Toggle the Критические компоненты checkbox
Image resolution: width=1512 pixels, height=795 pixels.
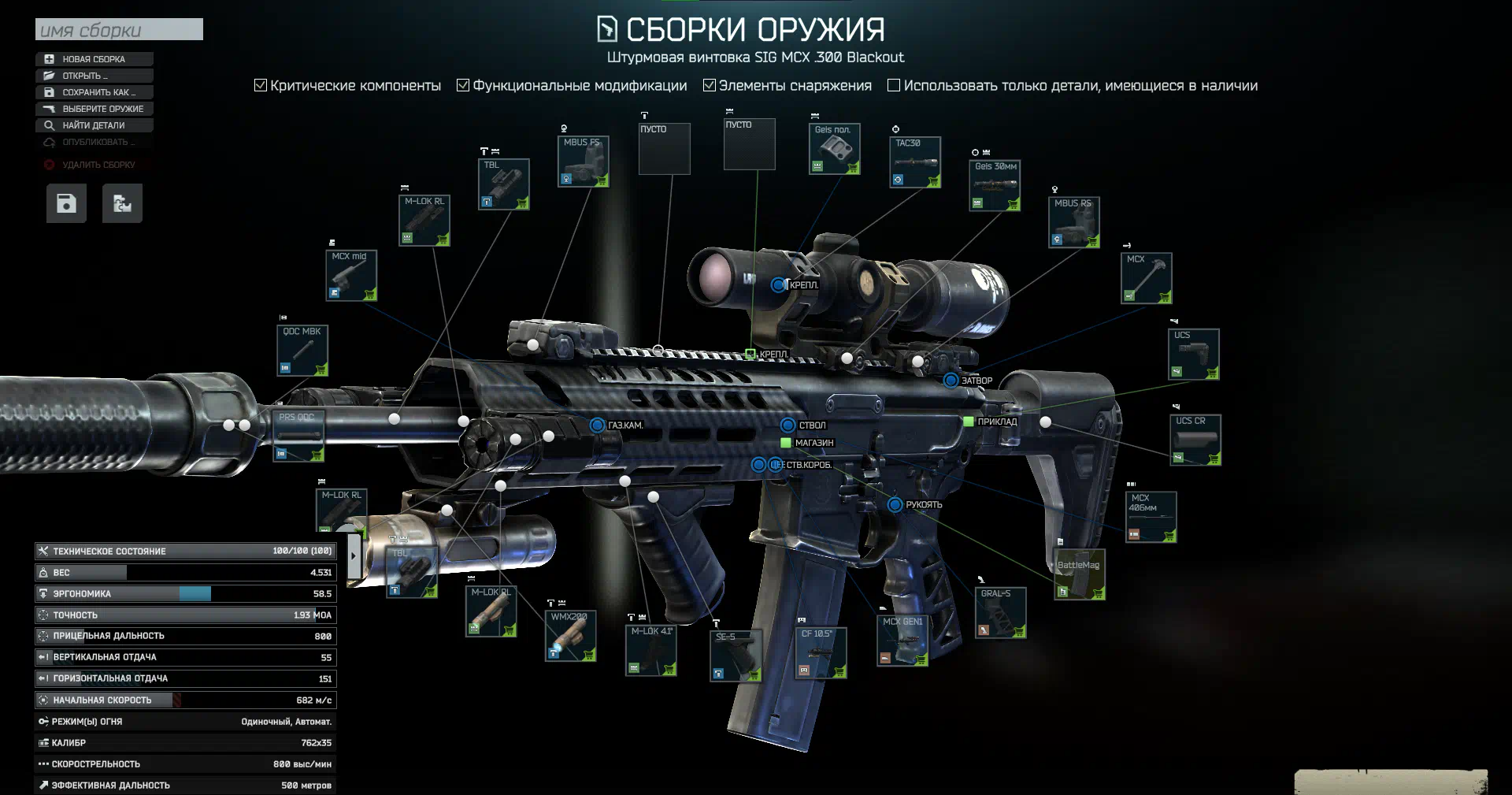(x=261, y=85)
